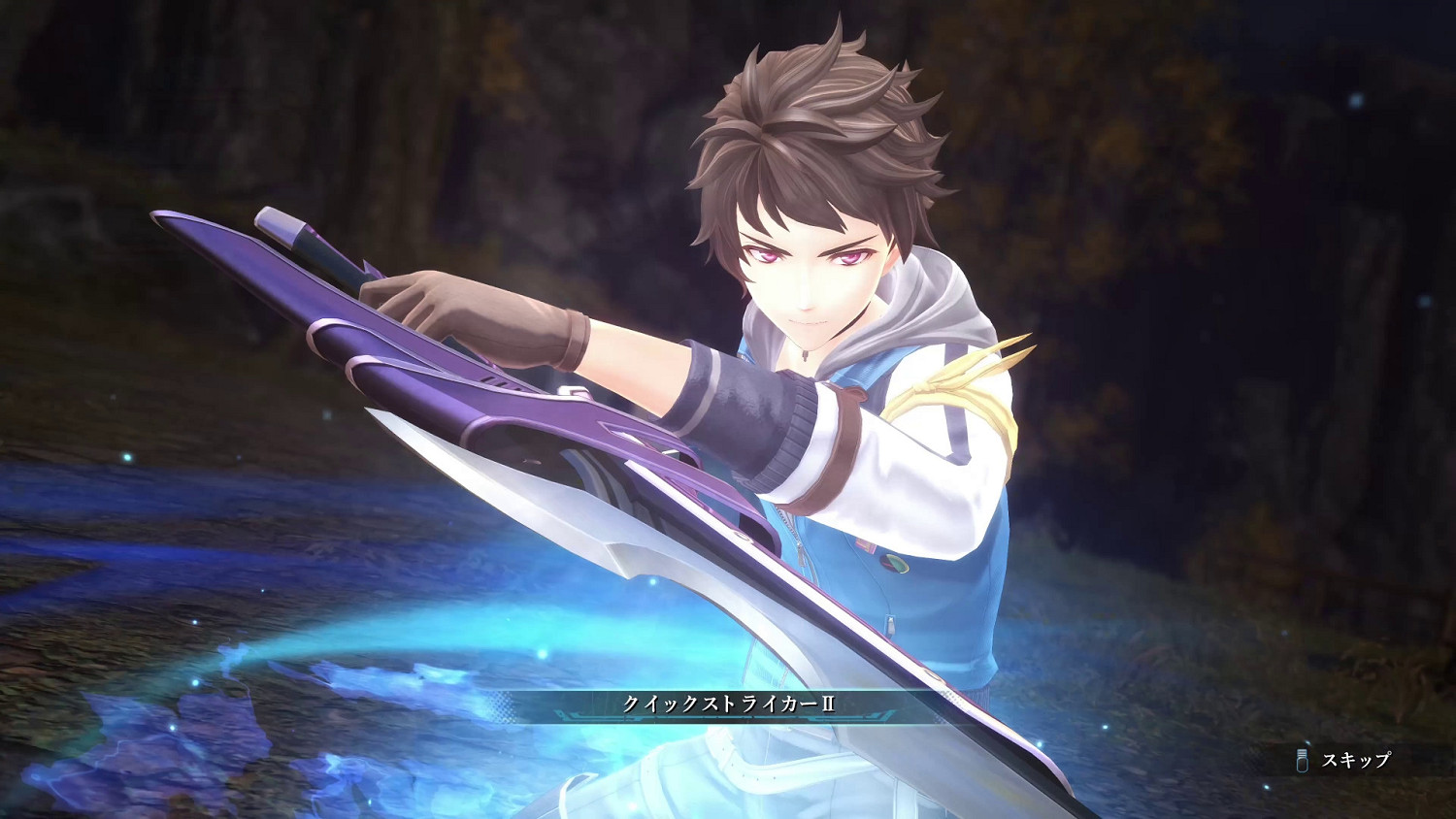1456x819 pixels.
Task: Select the クイックストライカーII label
Action: 728,704
